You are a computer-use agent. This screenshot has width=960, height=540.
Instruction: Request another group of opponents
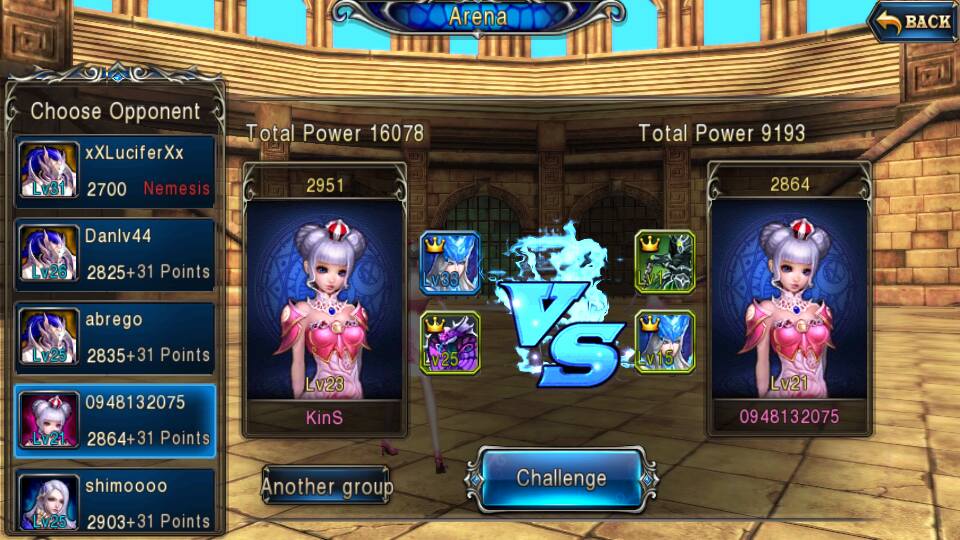327,487
